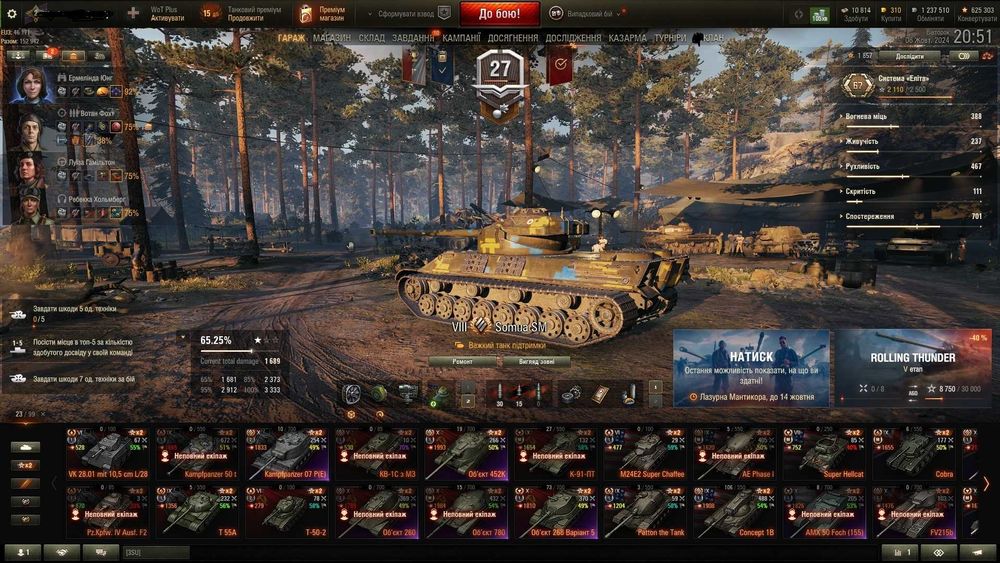The height and width of the screenshot is (563, 1000).
Task: Open the settings gear menu
Action: (12, 14)
